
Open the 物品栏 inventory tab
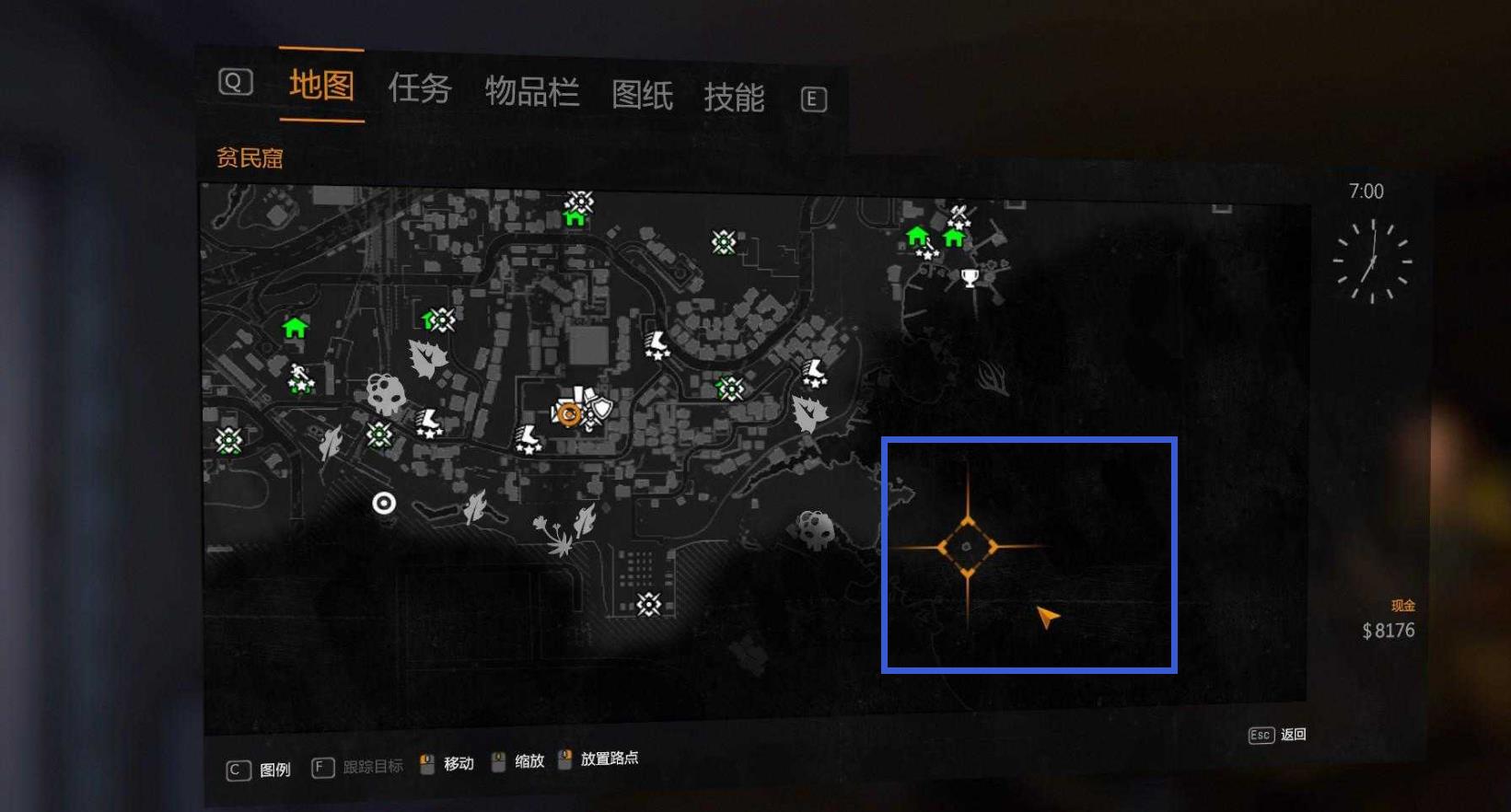[531, 92]
